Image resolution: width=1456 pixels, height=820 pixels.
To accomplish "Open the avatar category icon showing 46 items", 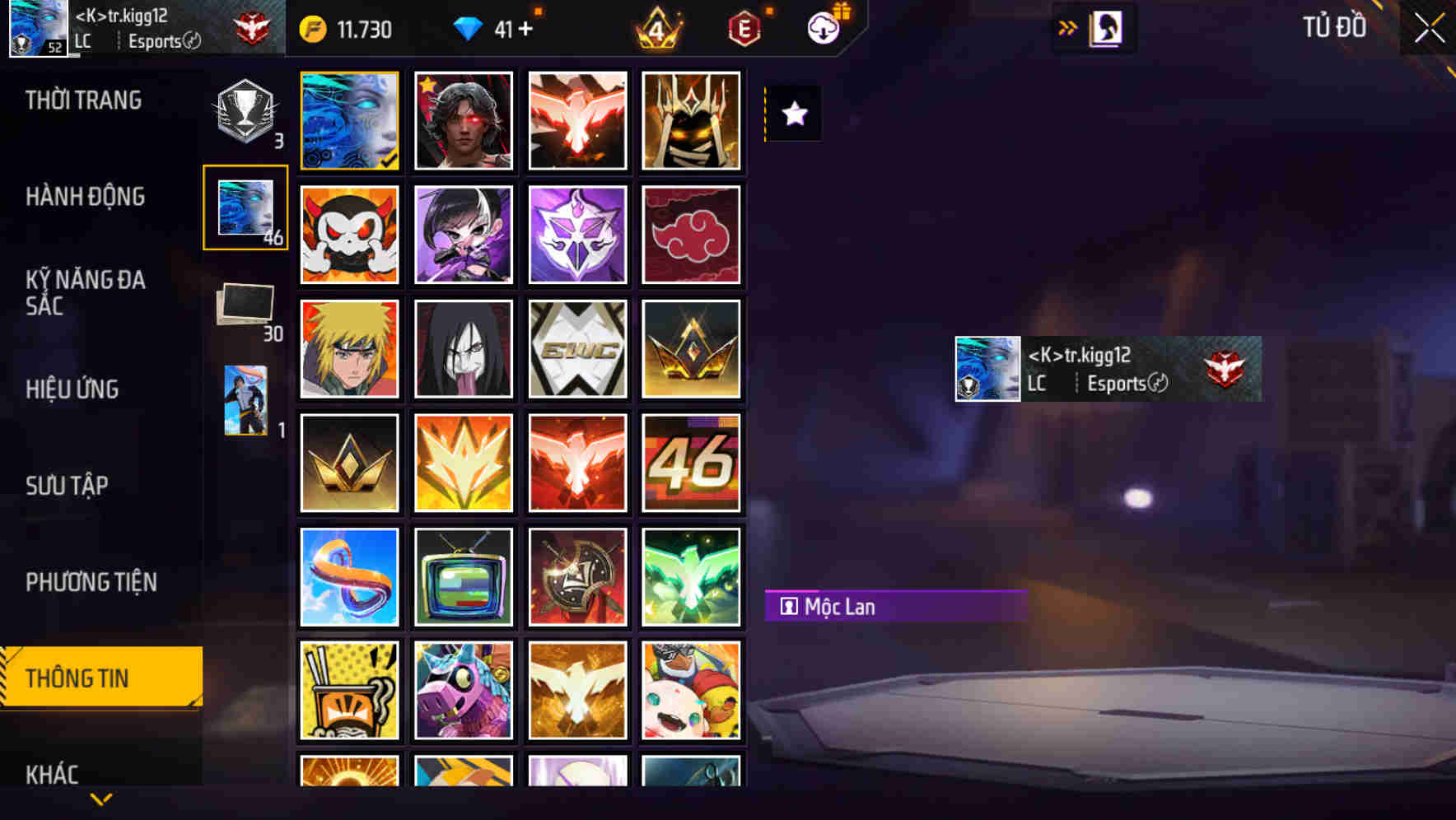I will [x=245, y=208].
